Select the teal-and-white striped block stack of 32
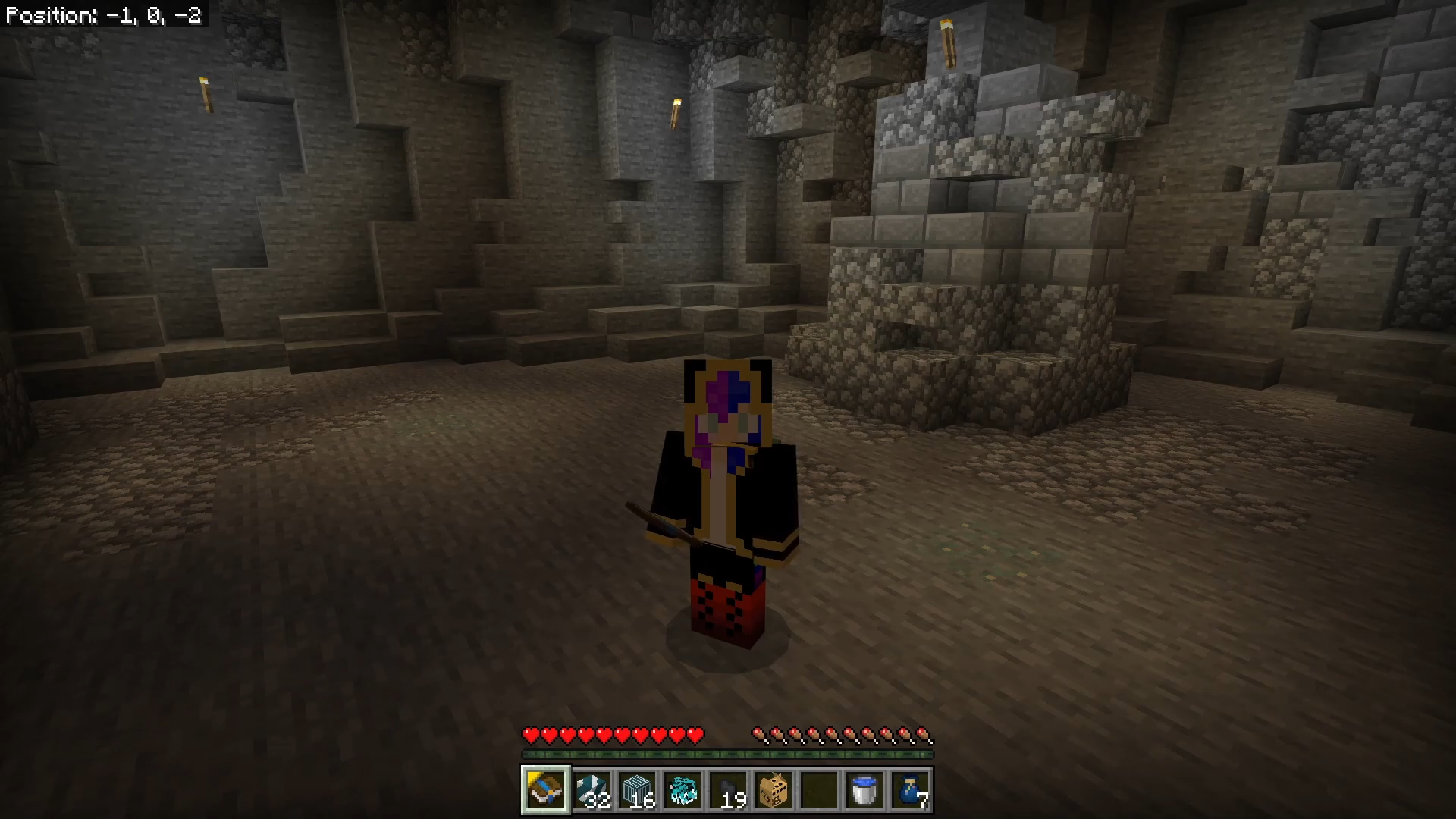Image resolution: width=1456 pixels, height=819 pixels. point(591,789)
